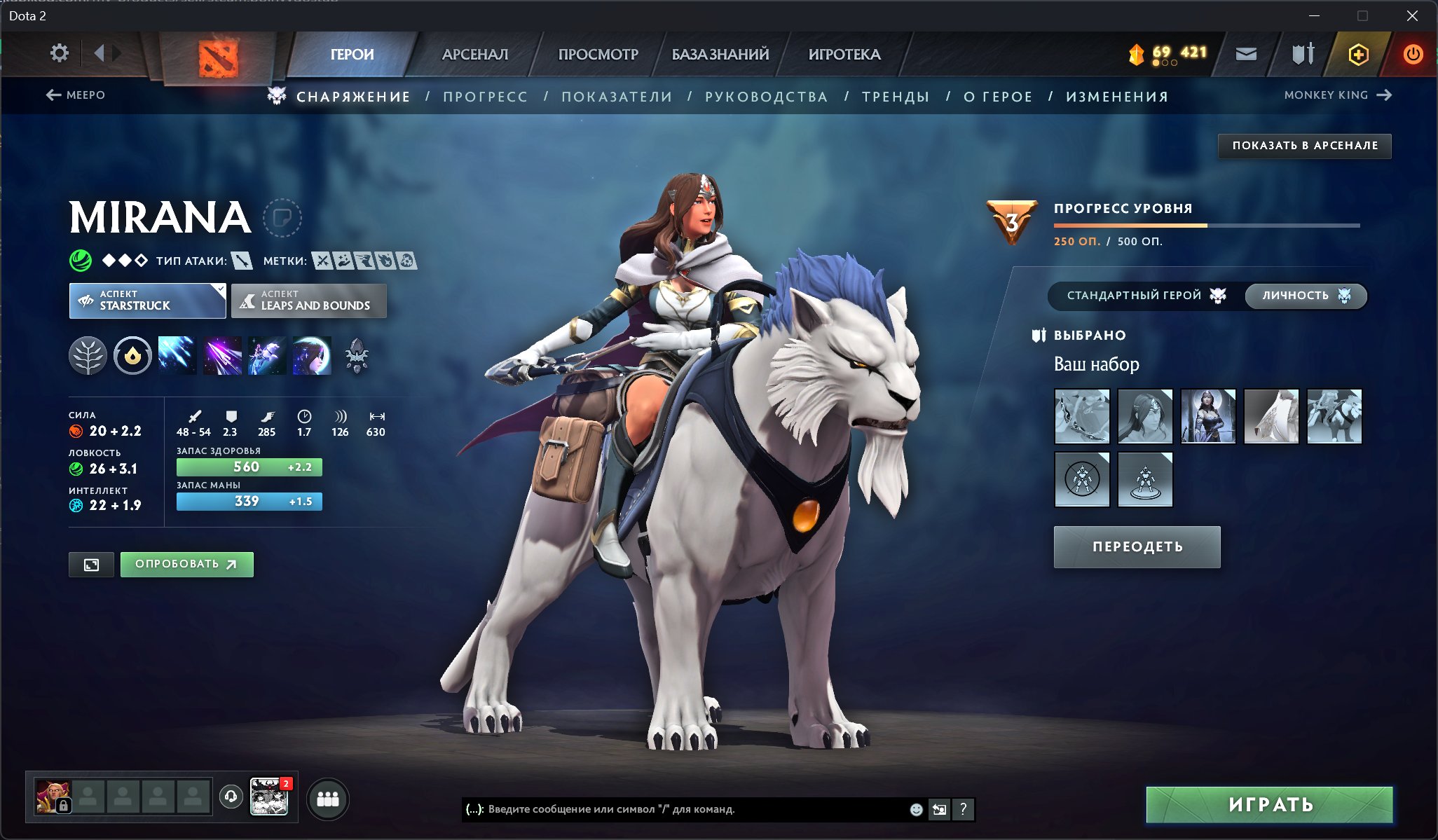Select the LEAPS AND BOUNDS aspect
The height and width of the screenshot is (840, 1438).
[308, 301]
